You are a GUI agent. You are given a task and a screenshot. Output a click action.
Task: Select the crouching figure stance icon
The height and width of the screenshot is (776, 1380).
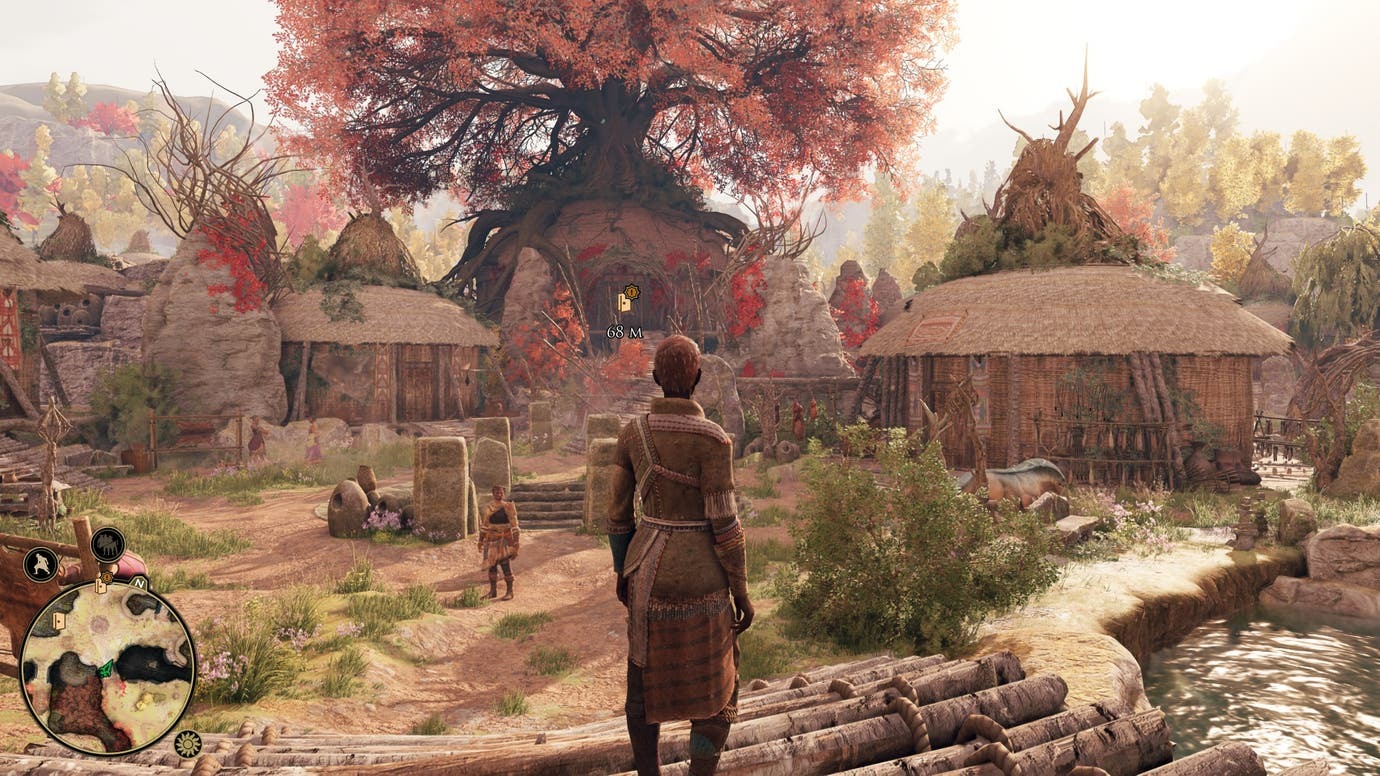(41, 565)
